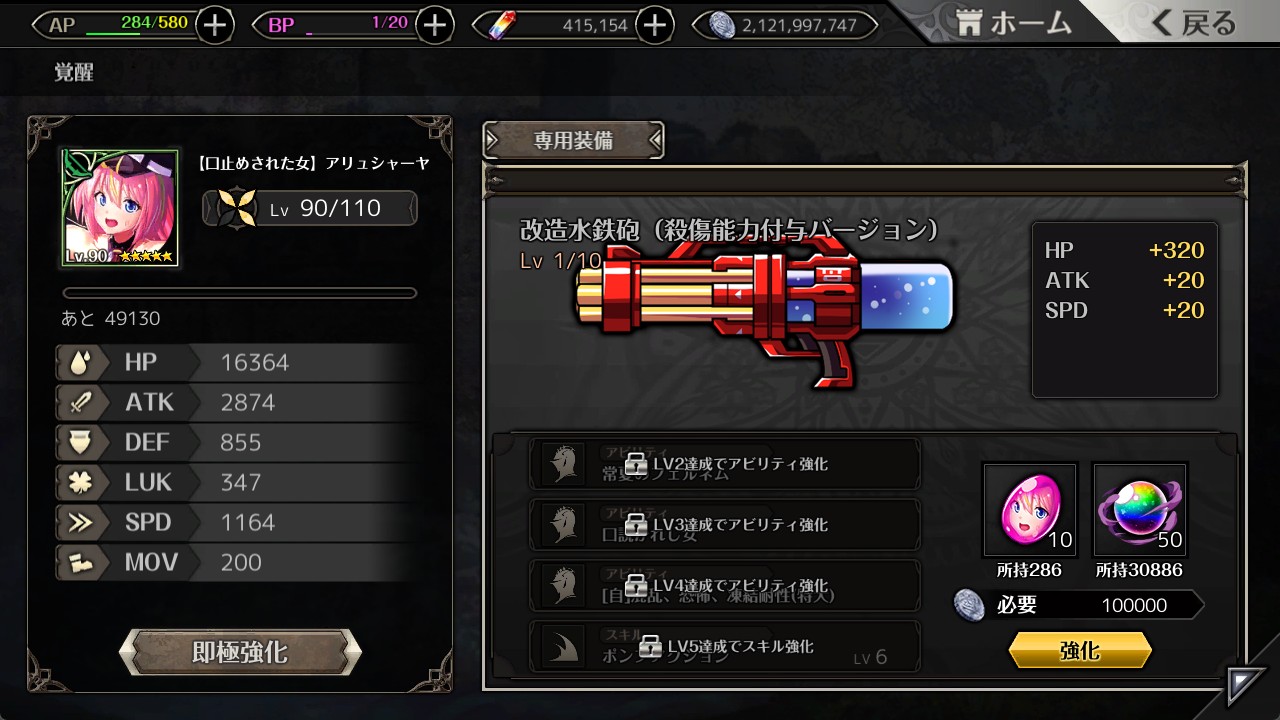1280x720 pixels.
Task: Click the corner triangle expand arrow
Action: pyautogui.click(x=1247, y=685)
